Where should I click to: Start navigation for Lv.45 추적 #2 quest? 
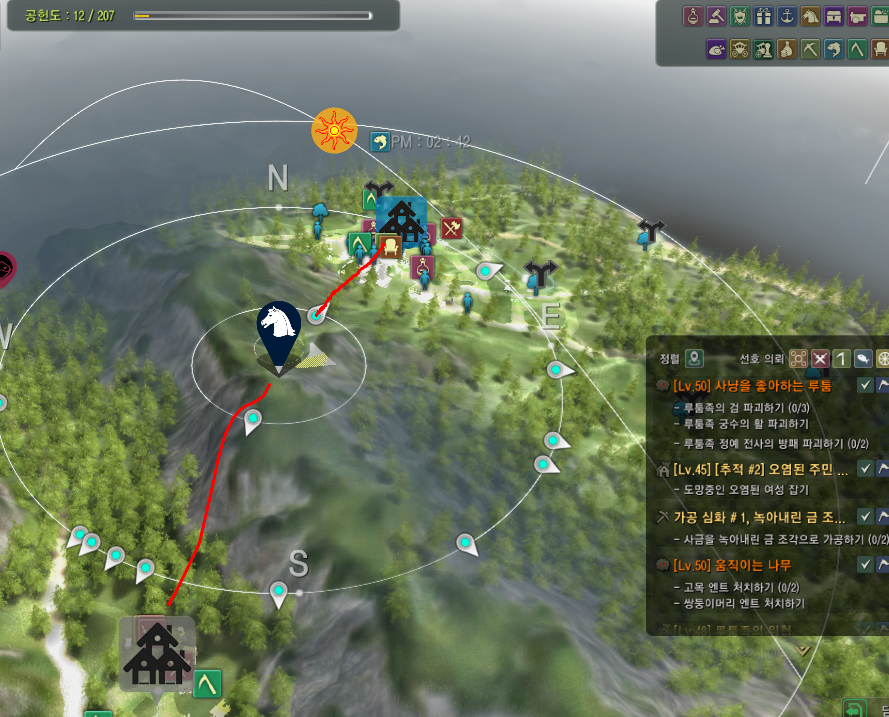tap(884, 468)
